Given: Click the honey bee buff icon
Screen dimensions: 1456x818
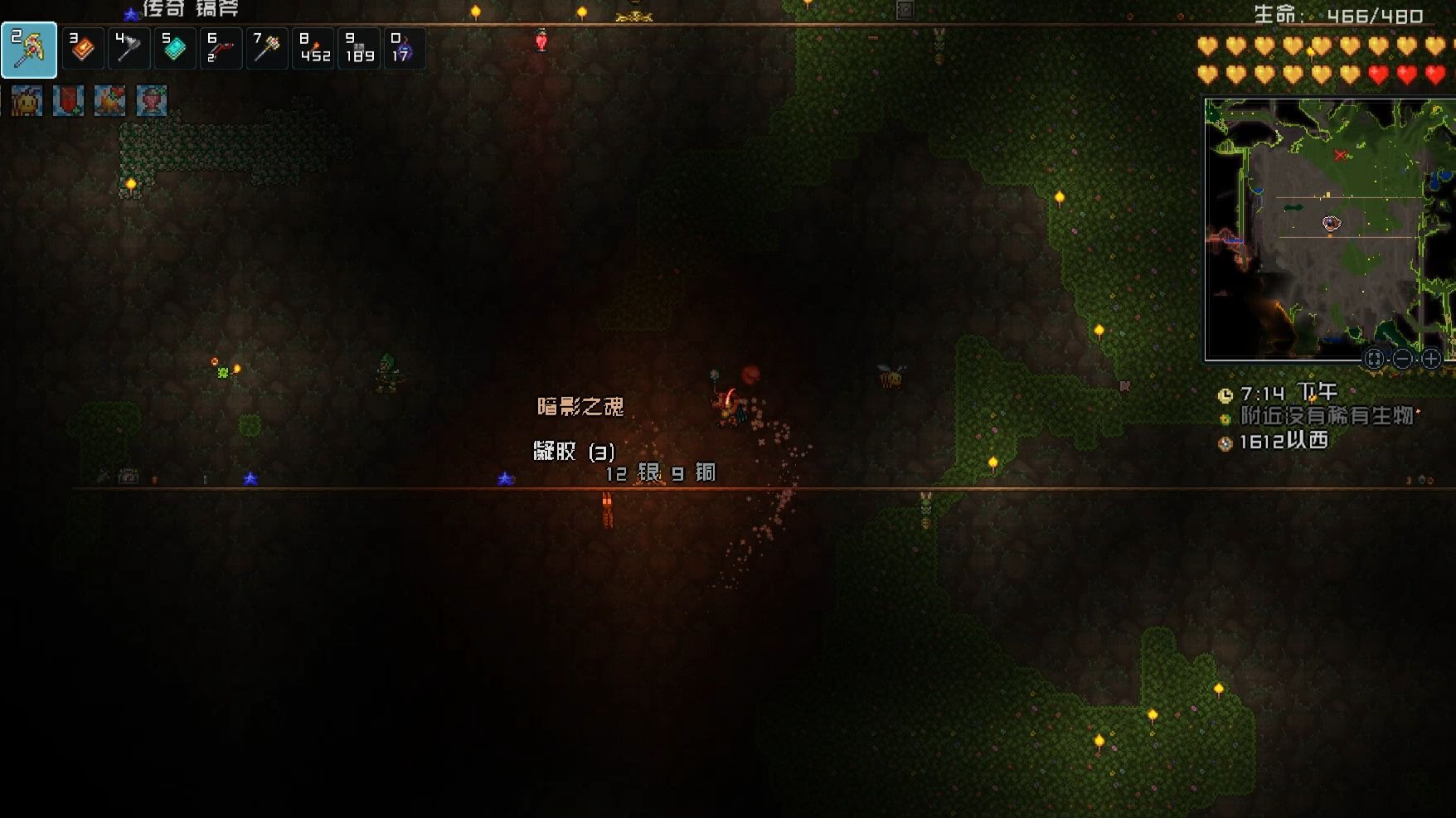Looking at the screenshot, I should [x=27, y=101].
